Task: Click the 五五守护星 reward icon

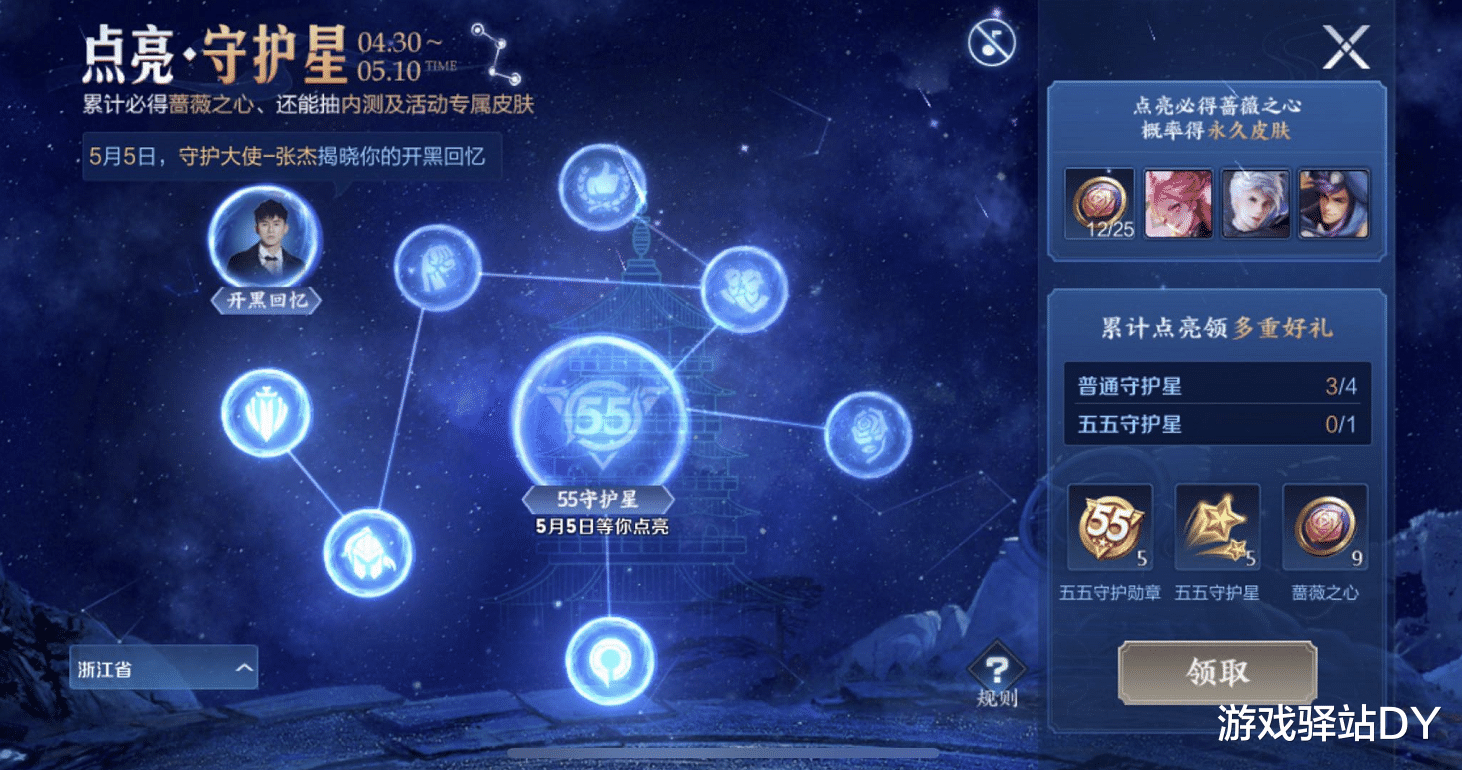Action: pos(1218,525)
